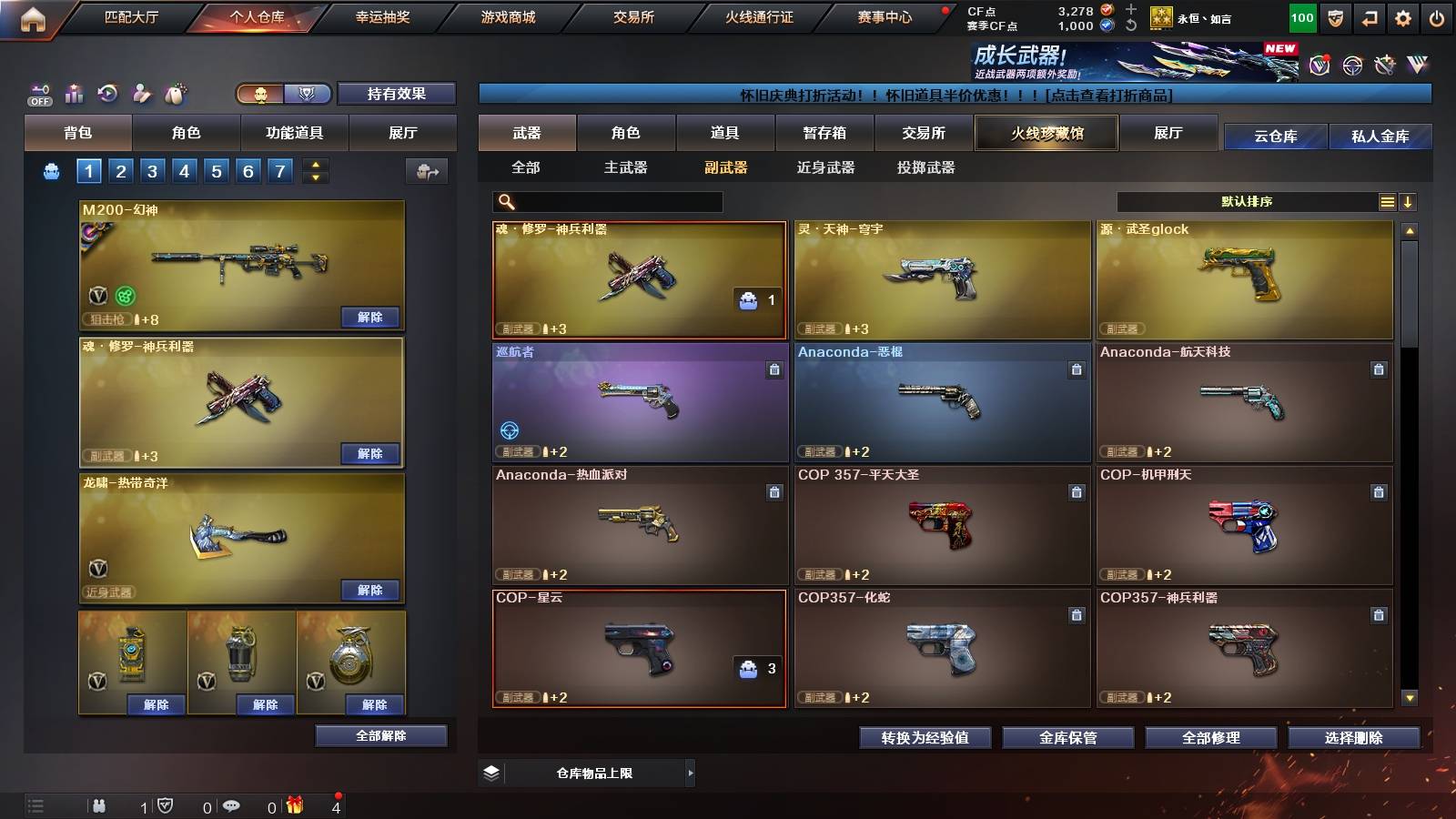
Task: Switch the OFF key toggle on
Action: pos(38,96)
